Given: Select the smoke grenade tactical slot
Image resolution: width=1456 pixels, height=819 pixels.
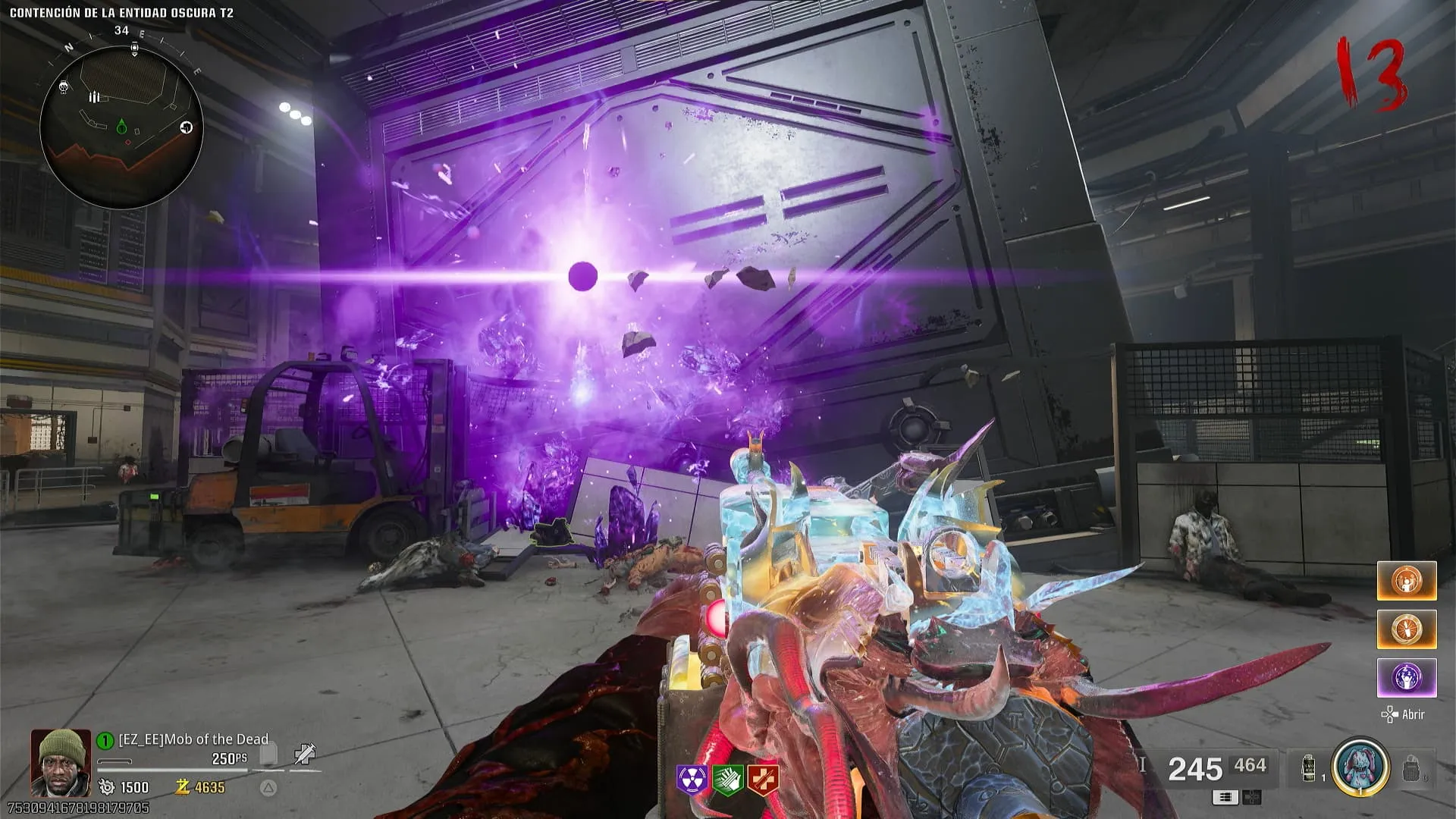Looking at the screenshot, I should [x=1309, y=768].
